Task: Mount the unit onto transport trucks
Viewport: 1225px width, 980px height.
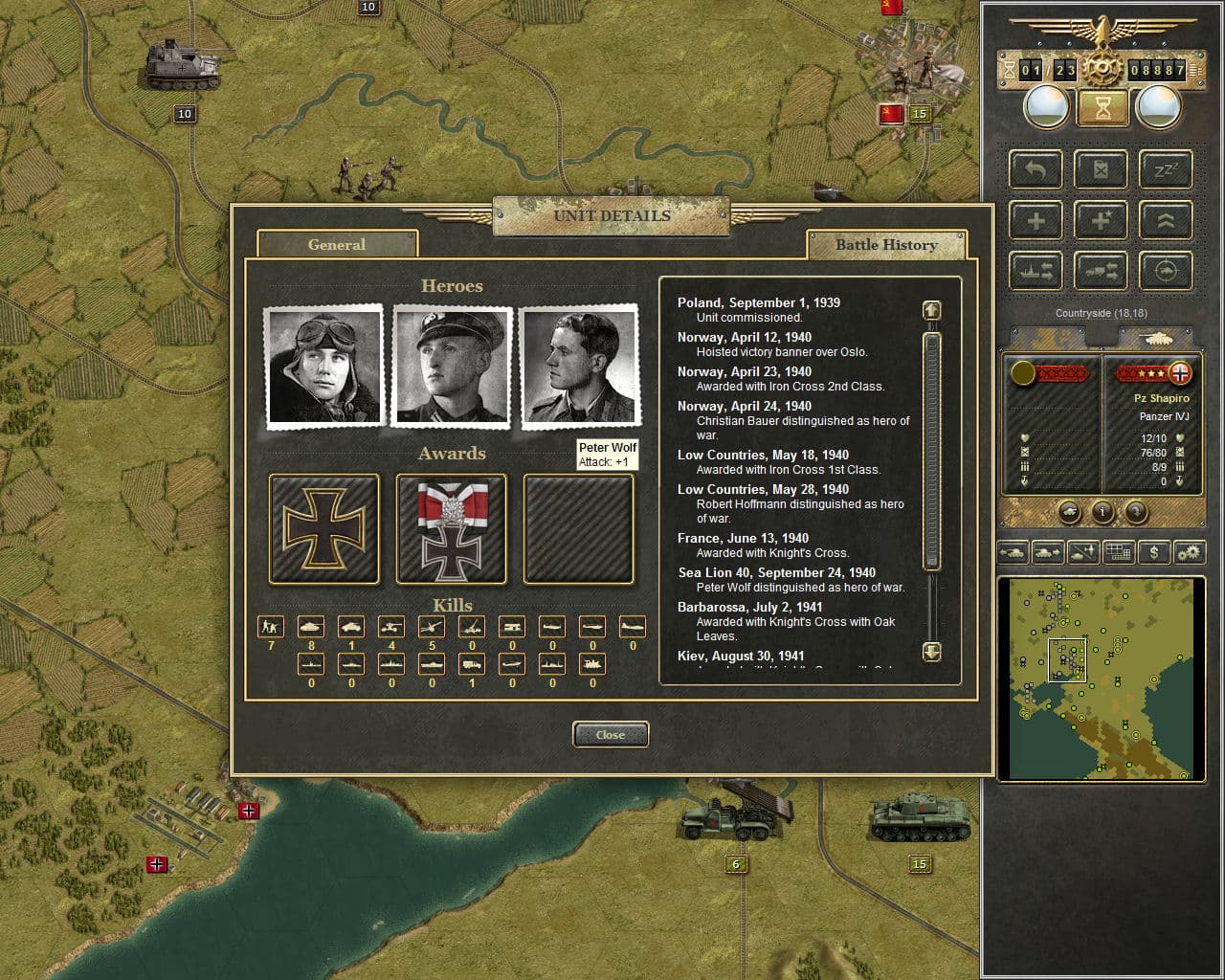Action: click(x=1101, y=270)
